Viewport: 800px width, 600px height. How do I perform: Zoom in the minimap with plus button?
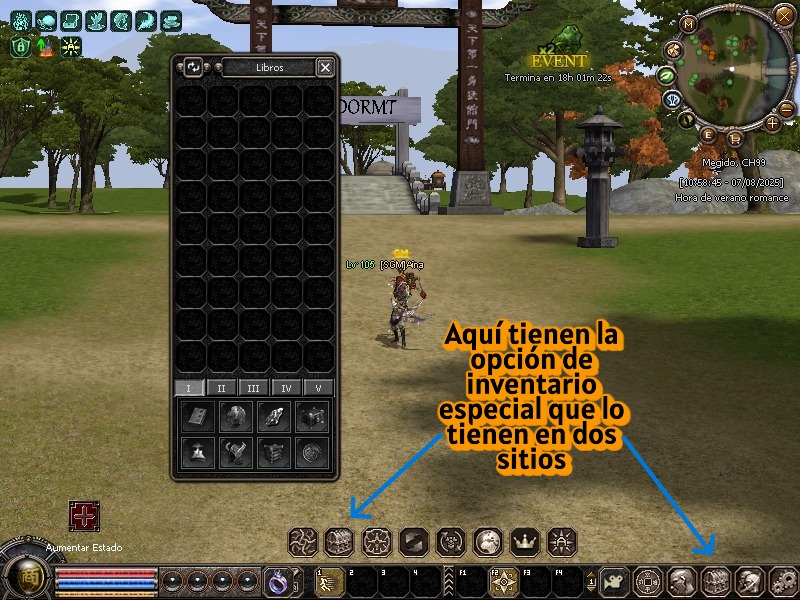click(x=772, y=123)
